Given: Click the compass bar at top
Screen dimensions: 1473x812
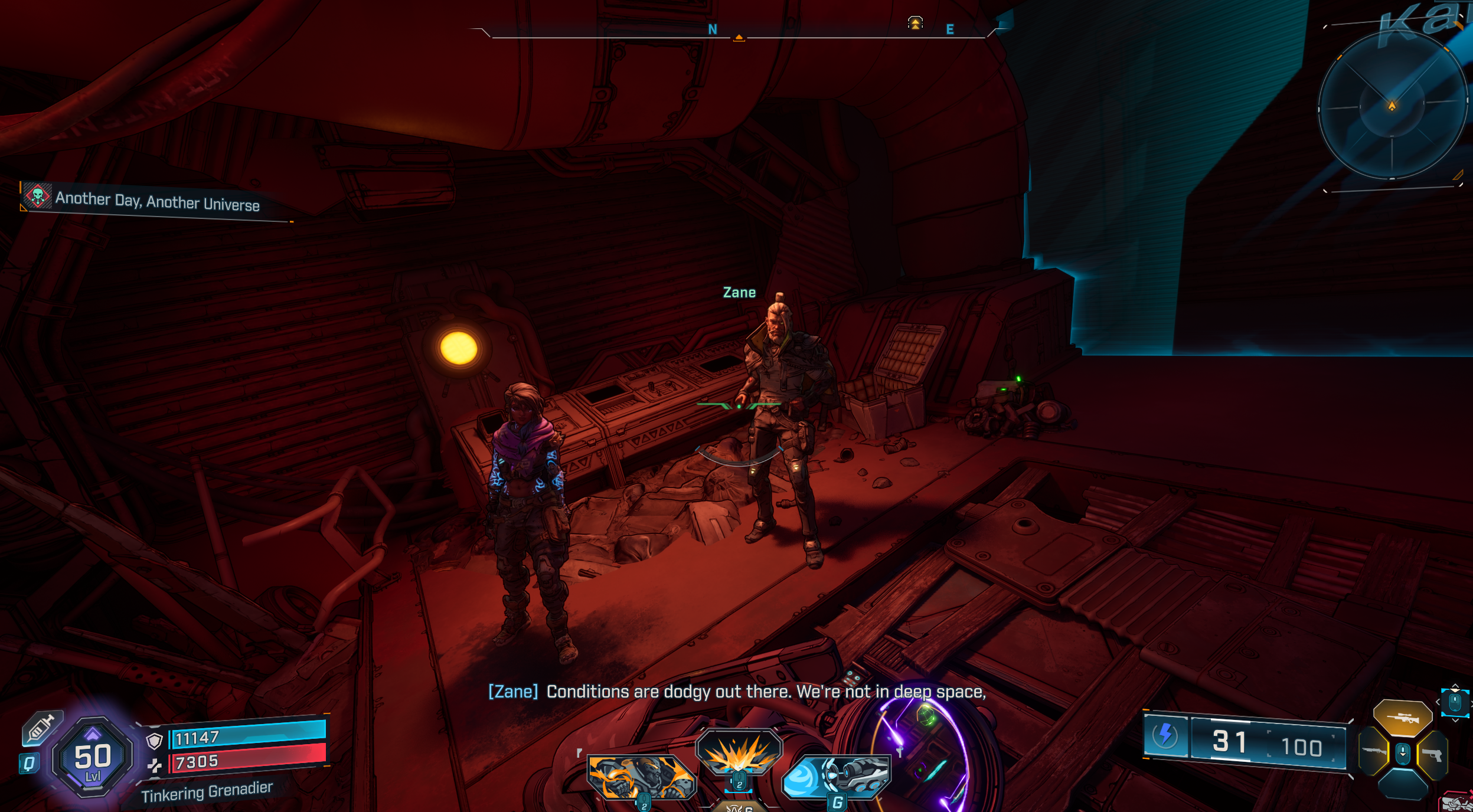Looking at the screenshot, I should (738, 32).
